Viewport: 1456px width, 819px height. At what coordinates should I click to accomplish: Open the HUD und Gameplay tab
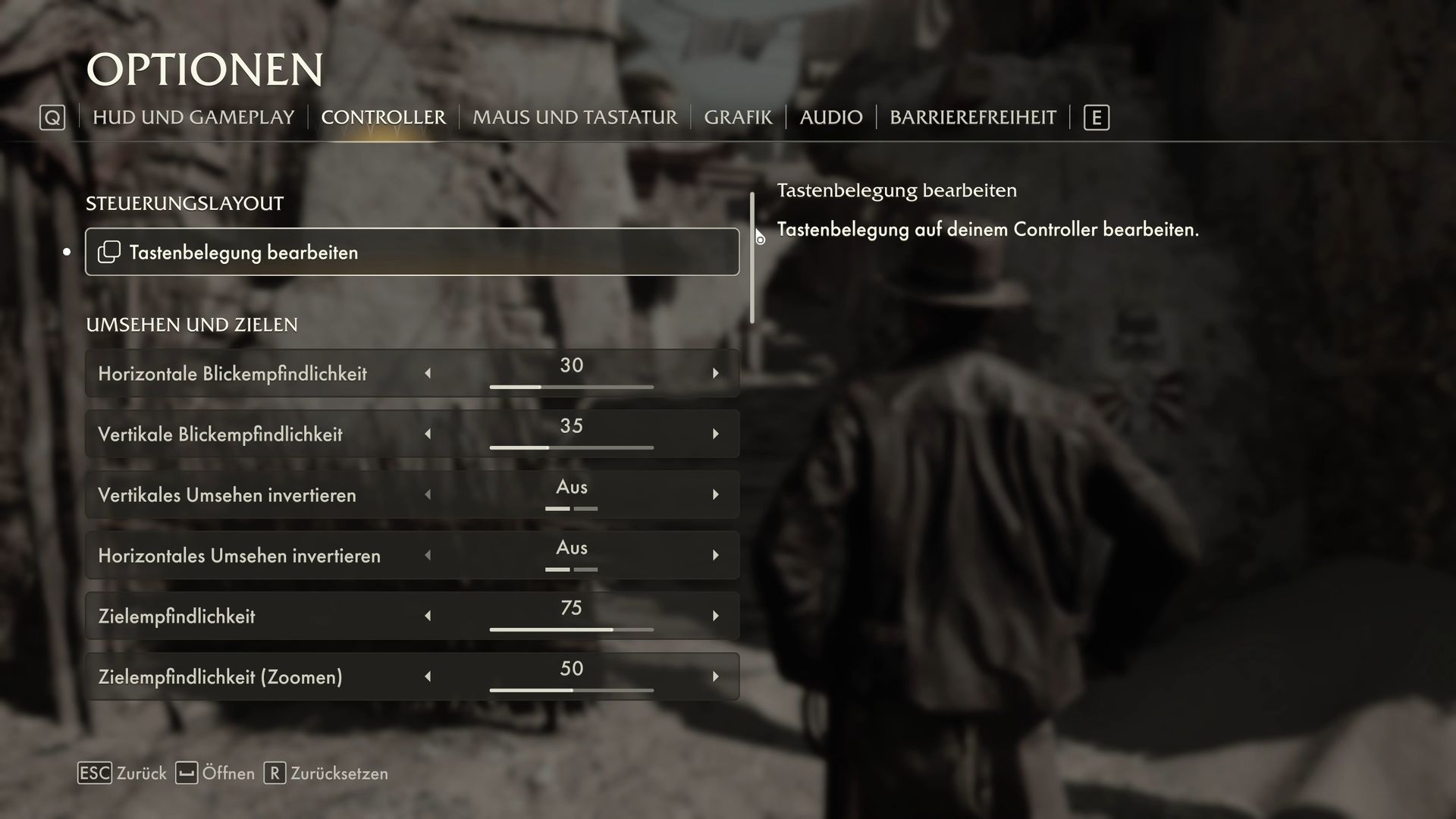tap(193, 118)
